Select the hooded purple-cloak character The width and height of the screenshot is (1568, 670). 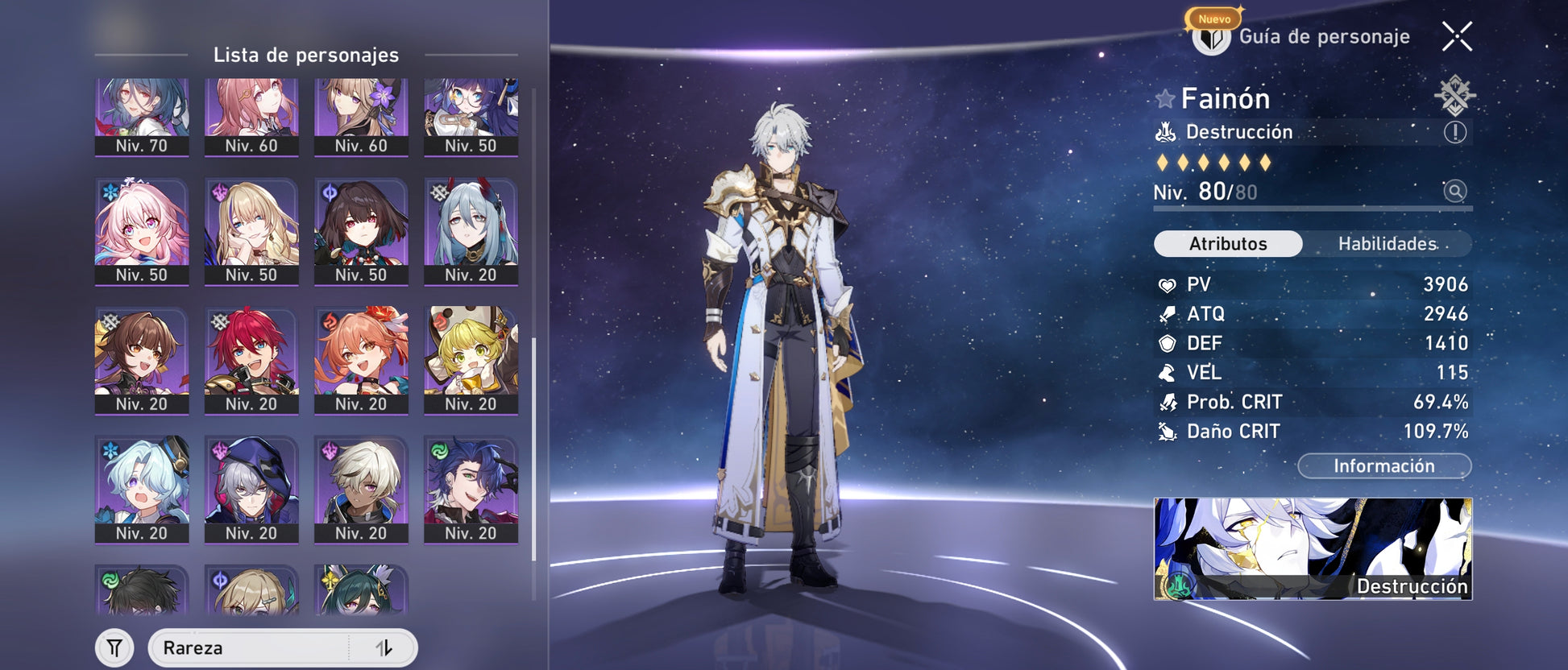pos(251,490)
